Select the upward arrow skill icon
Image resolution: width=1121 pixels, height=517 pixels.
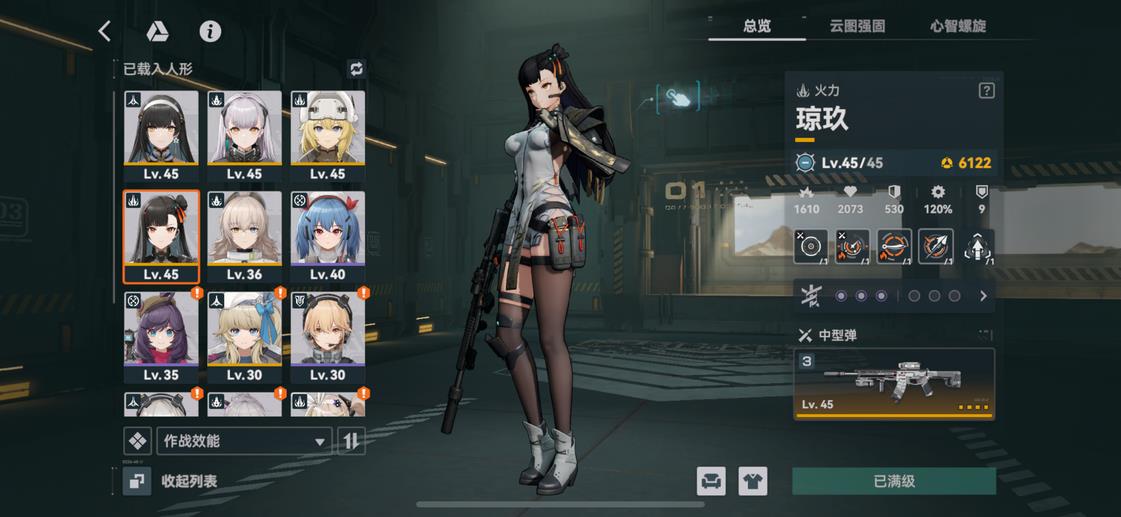coord(977,247)
